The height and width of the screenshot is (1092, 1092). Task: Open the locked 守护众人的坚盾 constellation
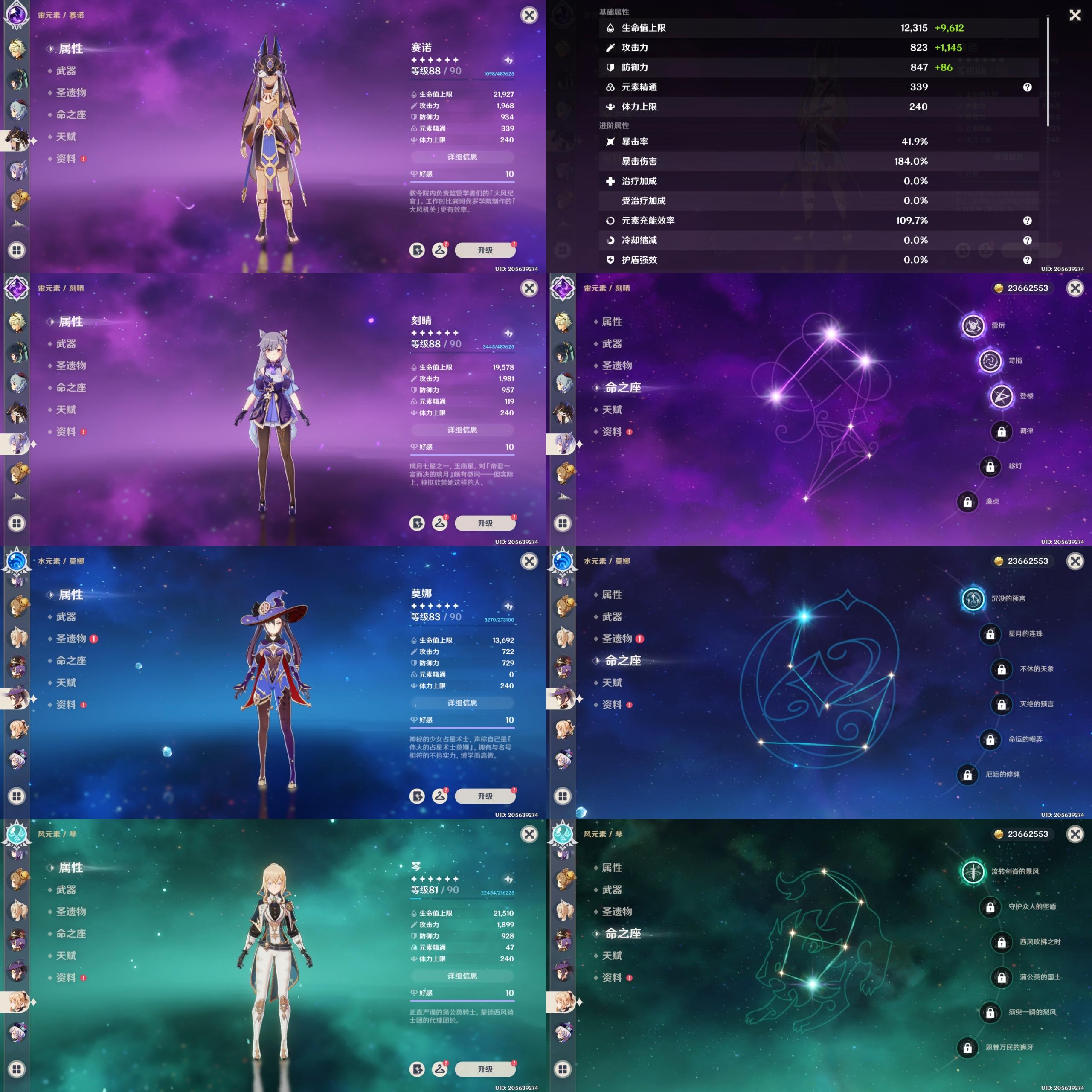(x=990, y=906)
